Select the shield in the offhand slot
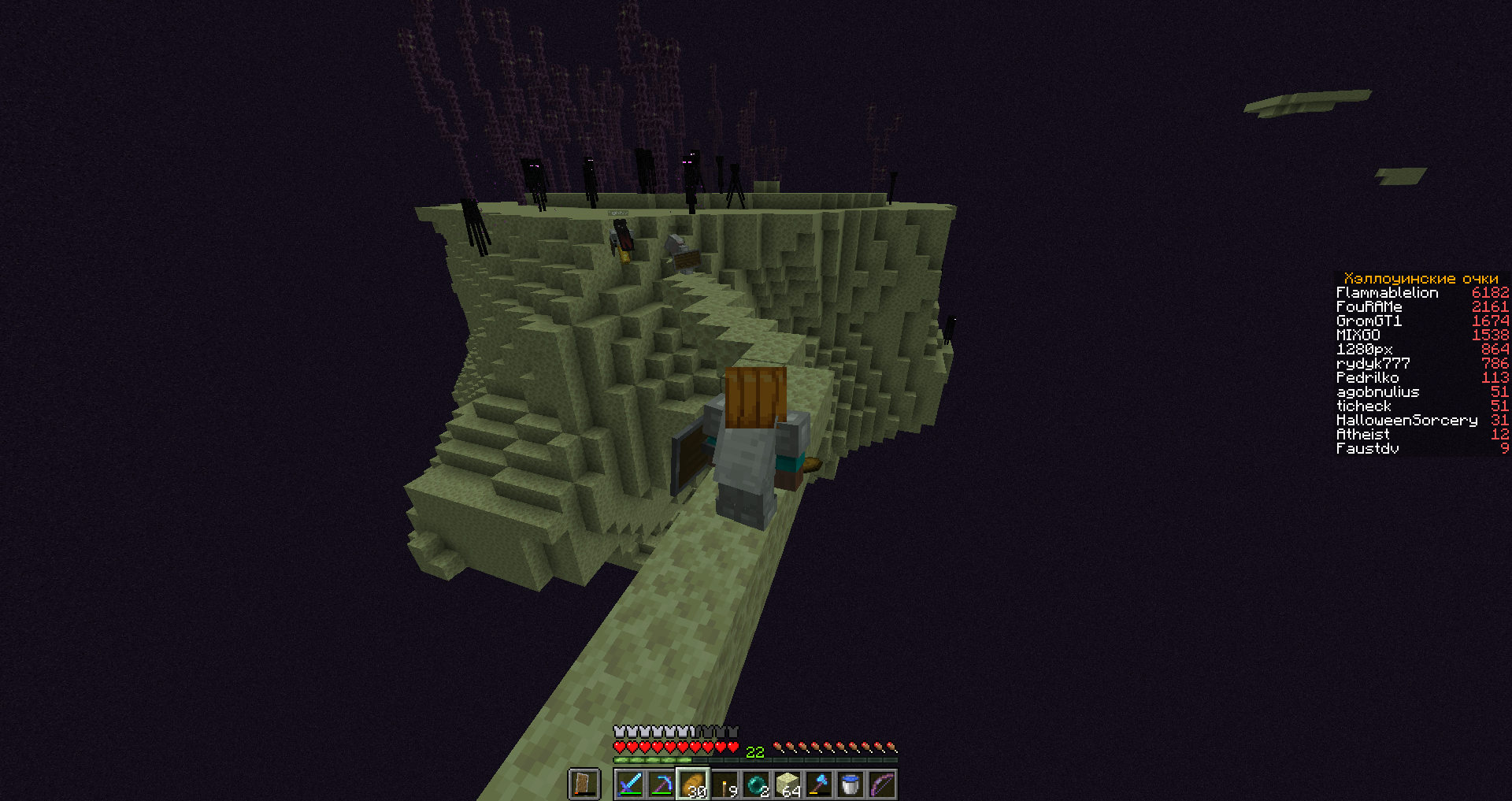The image size is (1512, 801). point(584,784)
